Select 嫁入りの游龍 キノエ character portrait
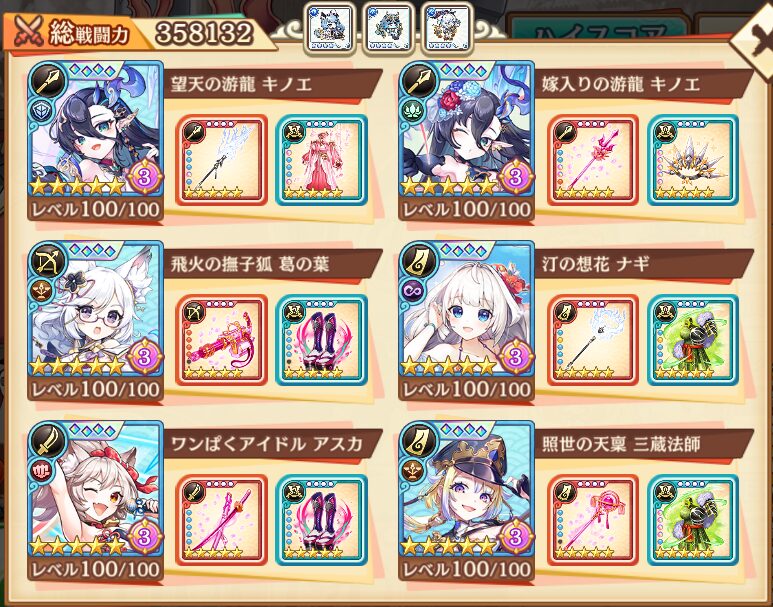Screen dimensions: 773x607 pos(466,135)
